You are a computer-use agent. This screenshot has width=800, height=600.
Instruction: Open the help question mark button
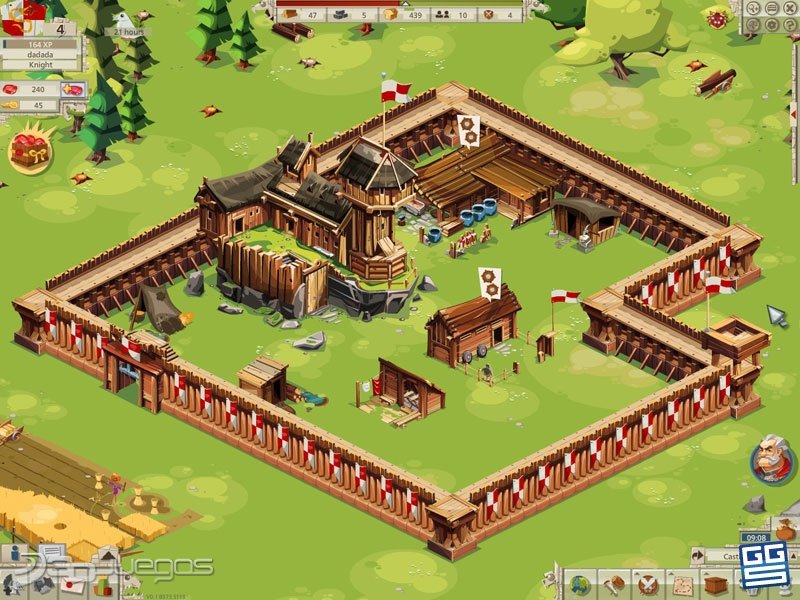tap(791, 22)
